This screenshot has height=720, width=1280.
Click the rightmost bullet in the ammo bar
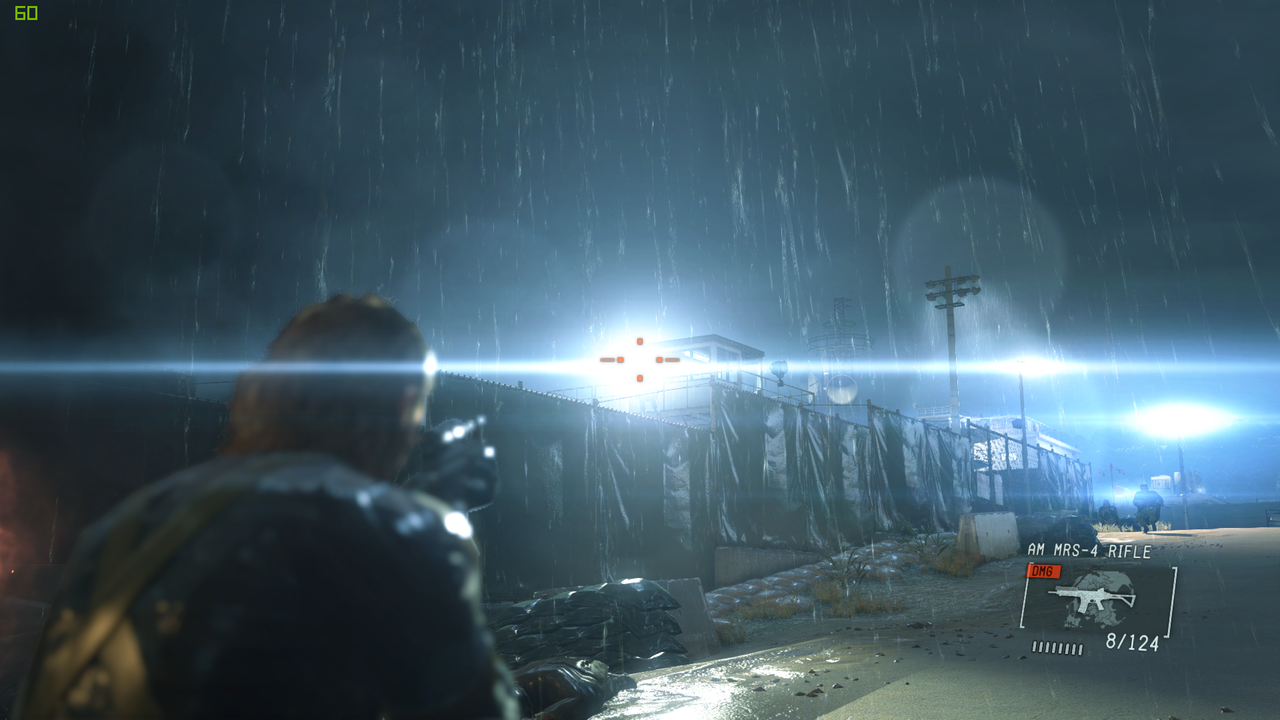tap(1079, 648)
